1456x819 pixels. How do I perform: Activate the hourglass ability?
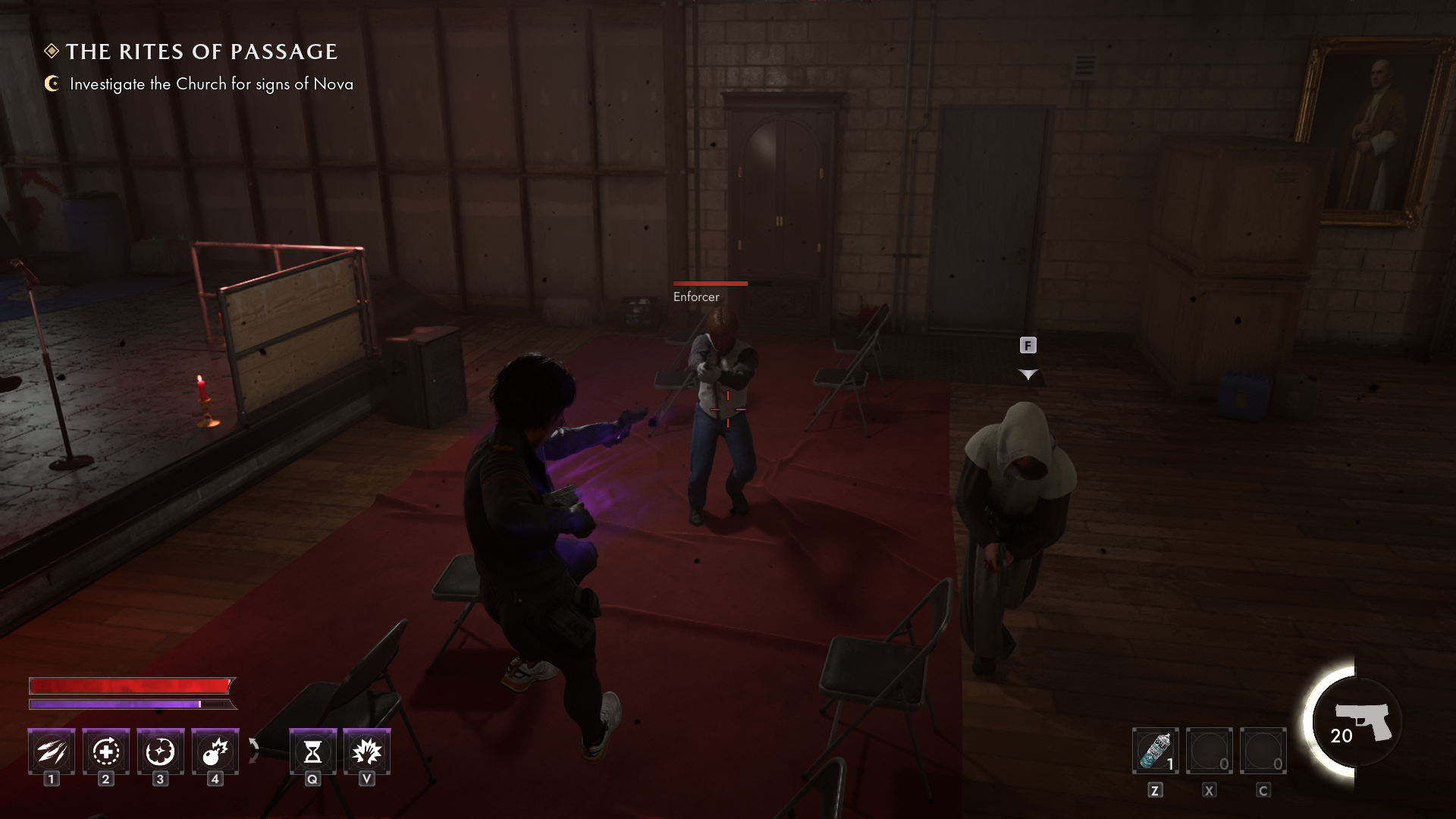click(x=312, y=752)
